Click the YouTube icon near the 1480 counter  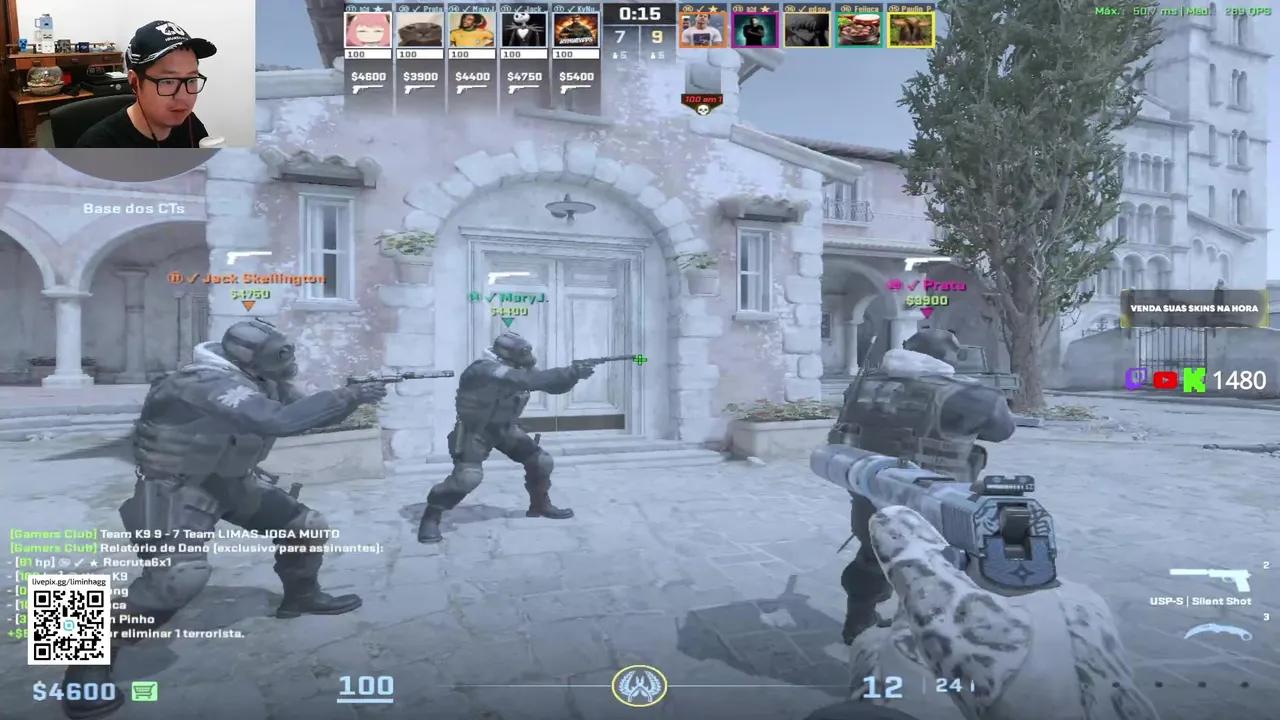tap(1164, 380)
